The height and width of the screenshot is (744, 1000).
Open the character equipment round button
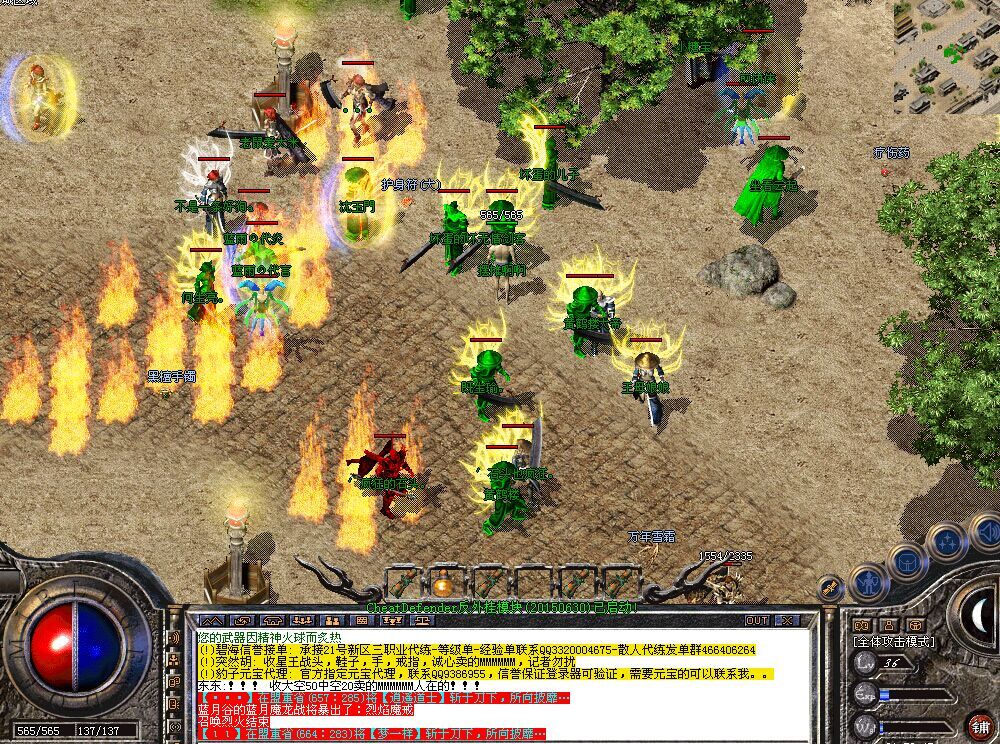pos(867,580)
